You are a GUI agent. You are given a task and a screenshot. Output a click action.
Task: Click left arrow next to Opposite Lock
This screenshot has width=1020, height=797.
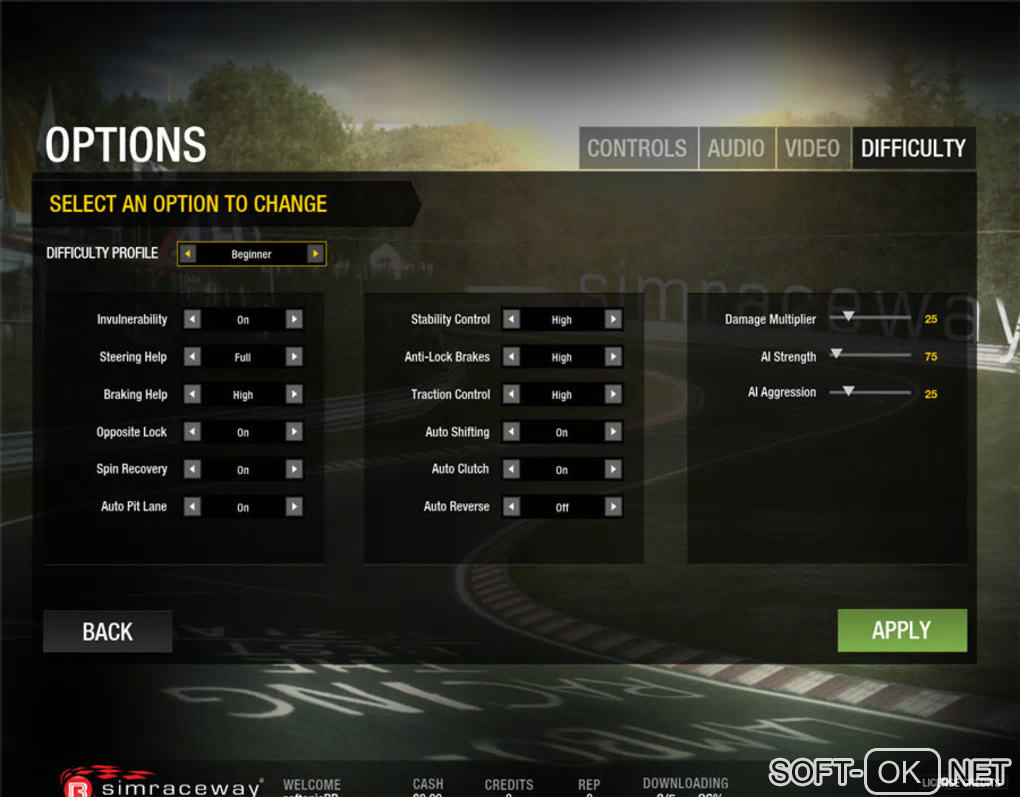click(192, 432)
